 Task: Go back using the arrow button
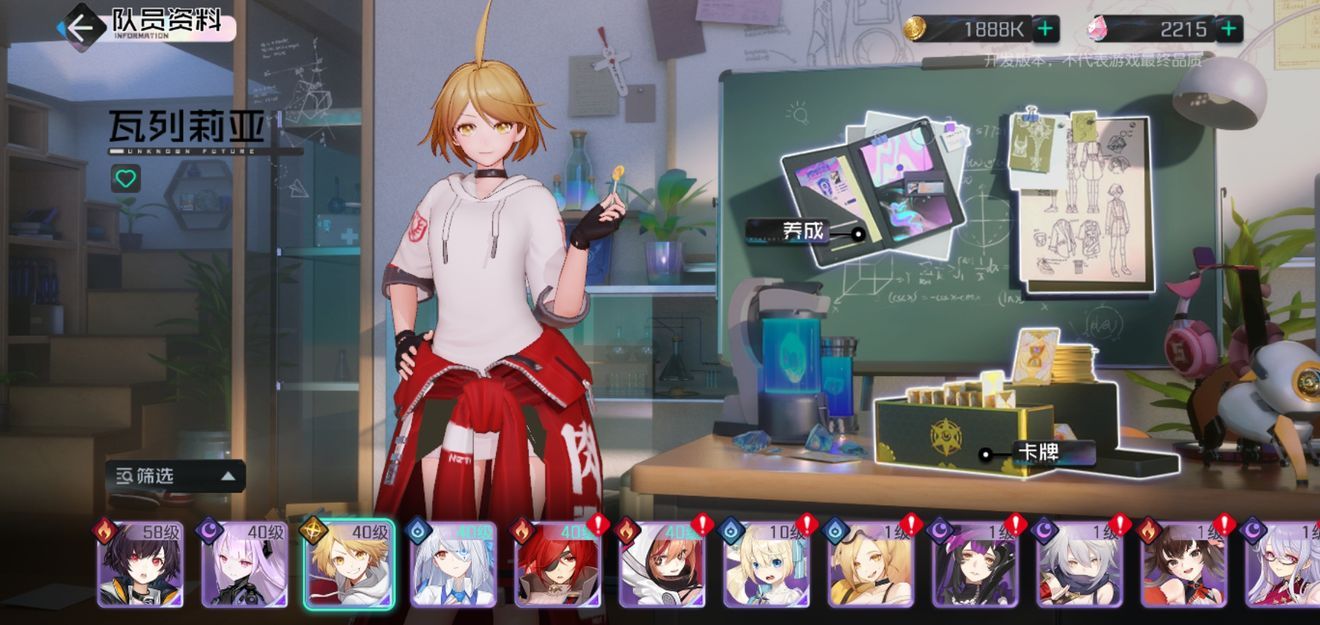[80, 25]
